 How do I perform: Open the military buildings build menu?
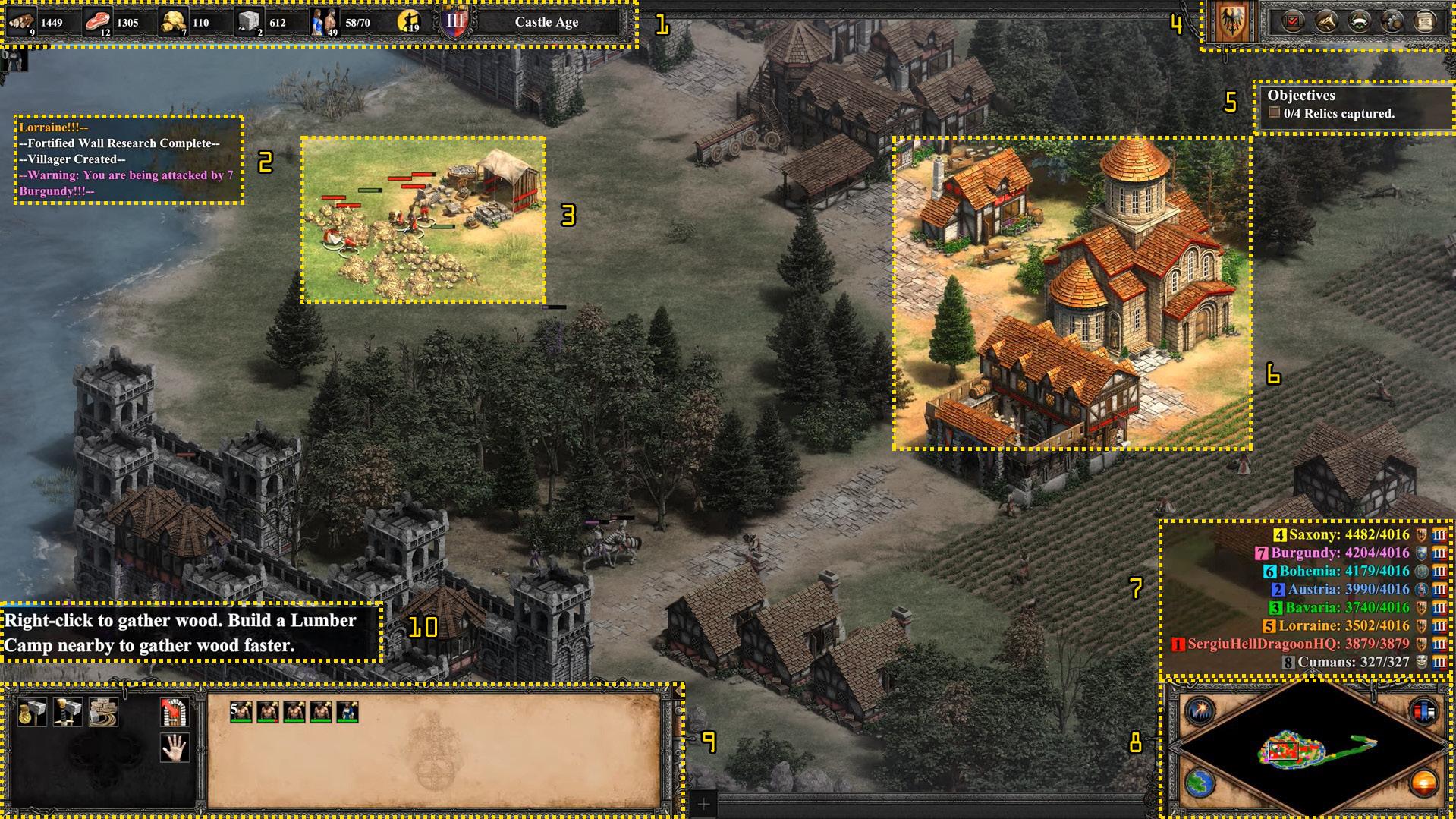[x=68, y=712]
